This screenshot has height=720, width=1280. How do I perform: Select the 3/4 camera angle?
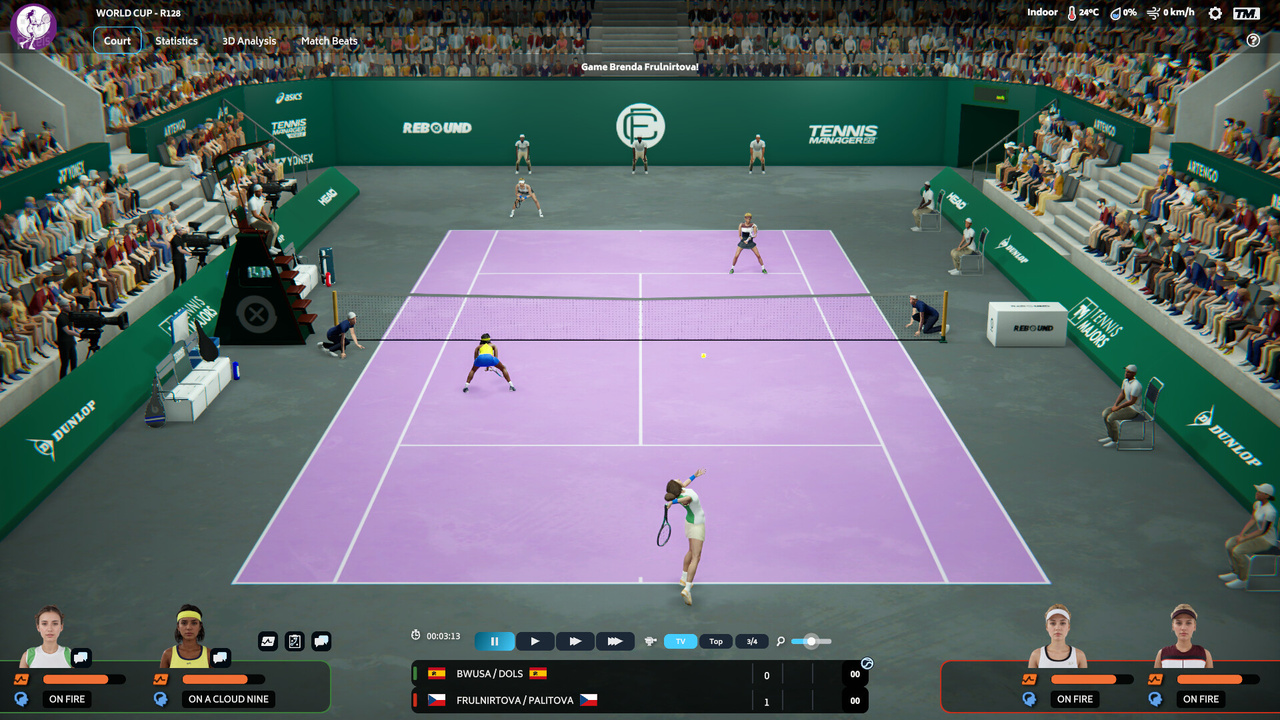tap(752, 641)
